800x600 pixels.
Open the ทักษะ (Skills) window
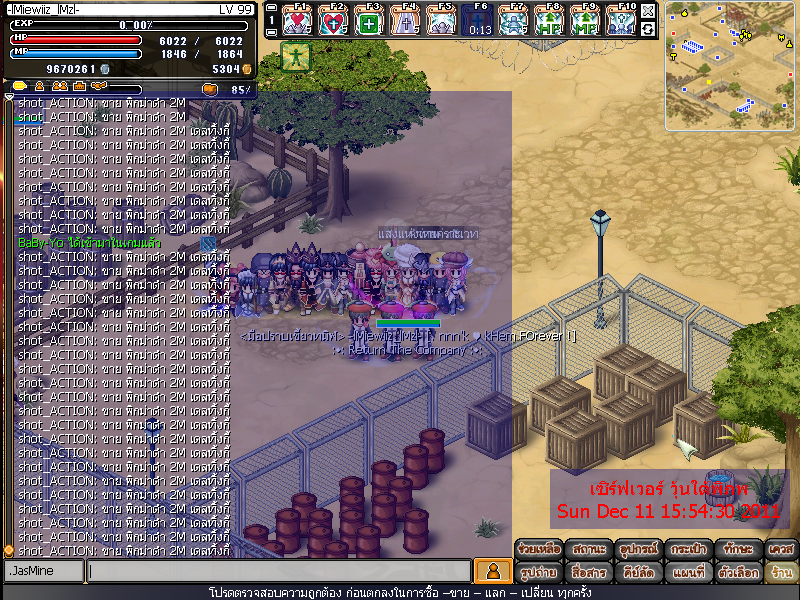tap(738, 549)
